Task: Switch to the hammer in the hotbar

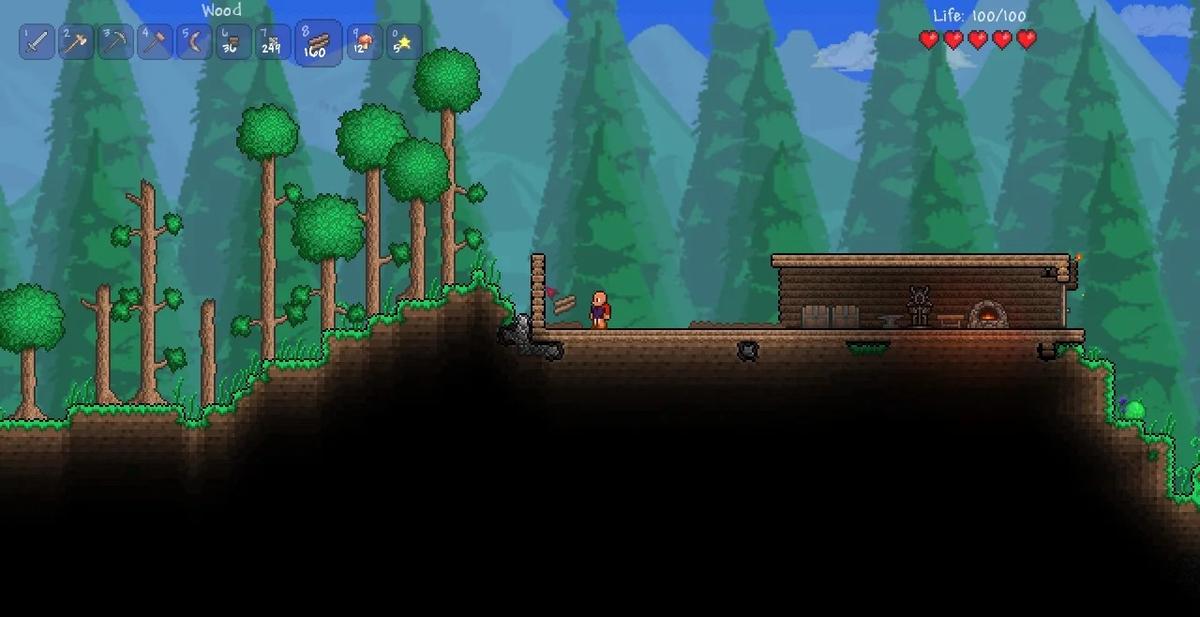Action: click(155, 43)
